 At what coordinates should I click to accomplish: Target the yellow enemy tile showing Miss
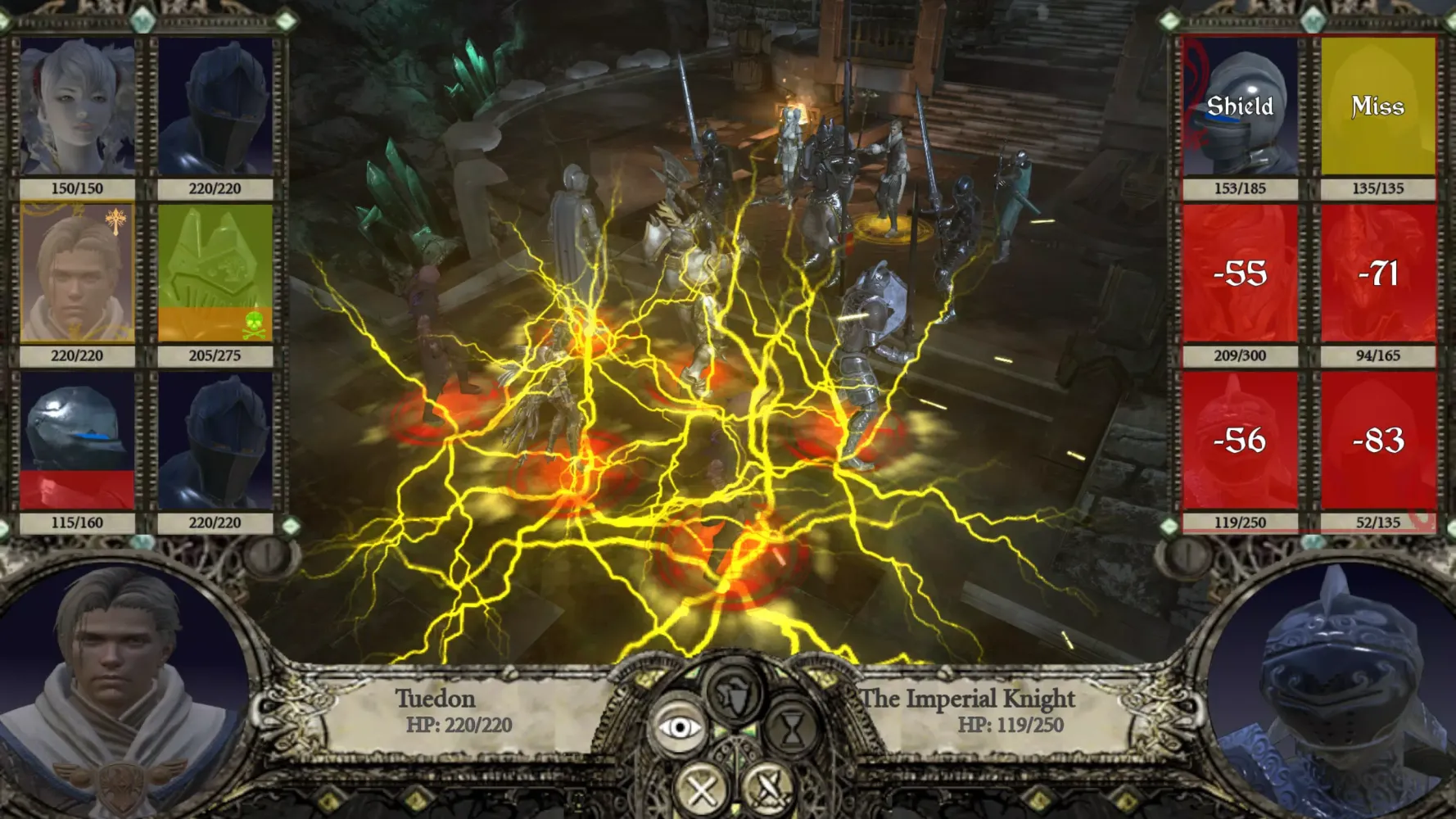pos(1377,107)
